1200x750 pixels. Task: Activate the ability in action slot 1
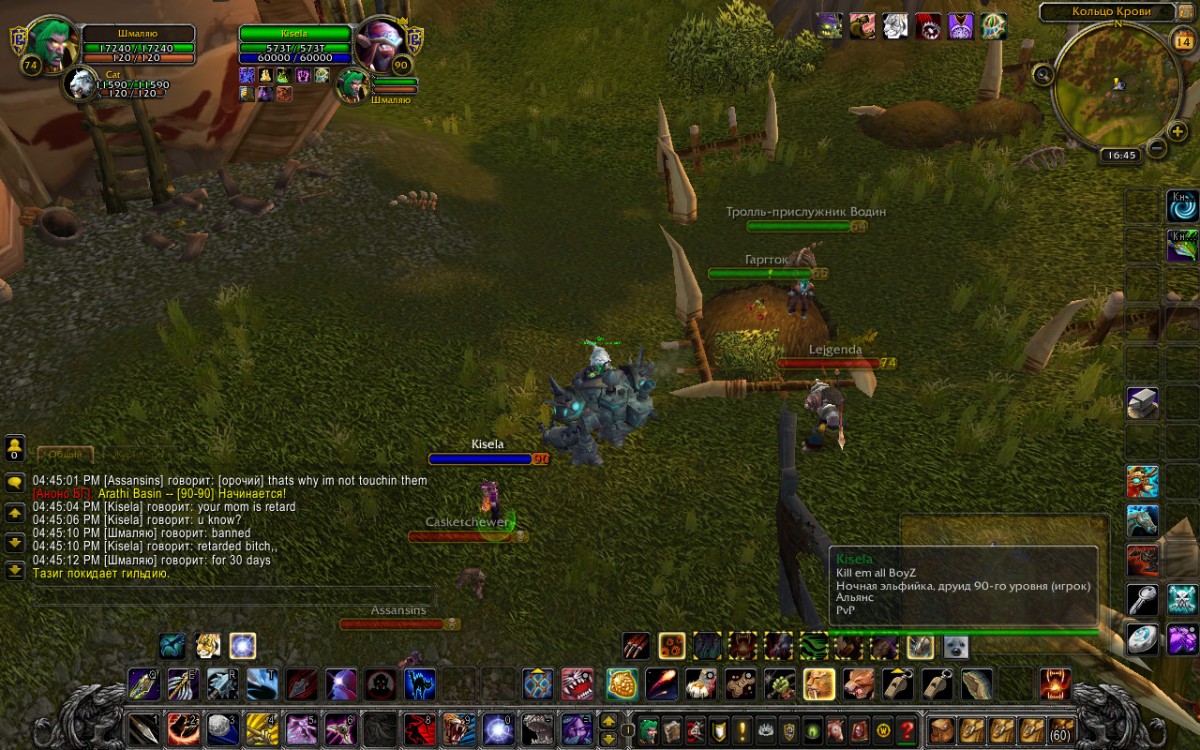click(142, 727)
